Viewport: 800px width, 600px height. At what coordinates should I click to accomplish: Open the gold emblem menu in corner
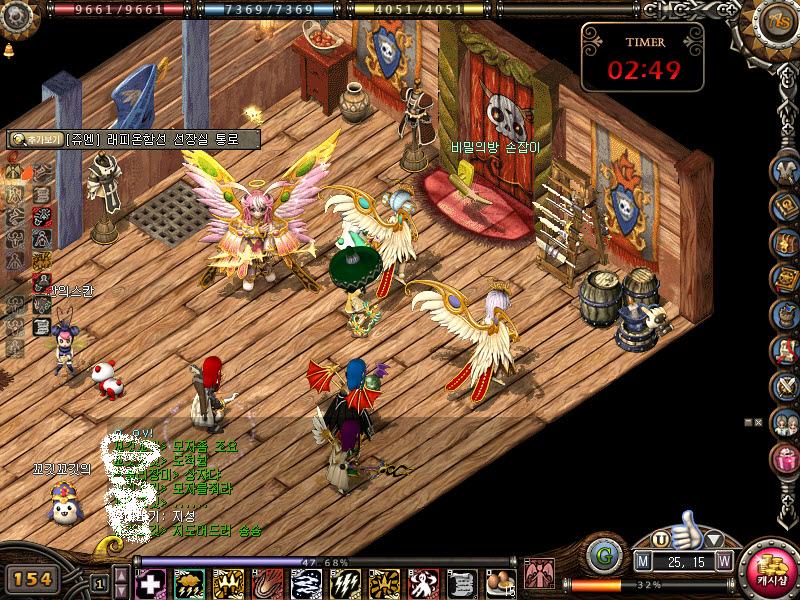coord(777,22)
